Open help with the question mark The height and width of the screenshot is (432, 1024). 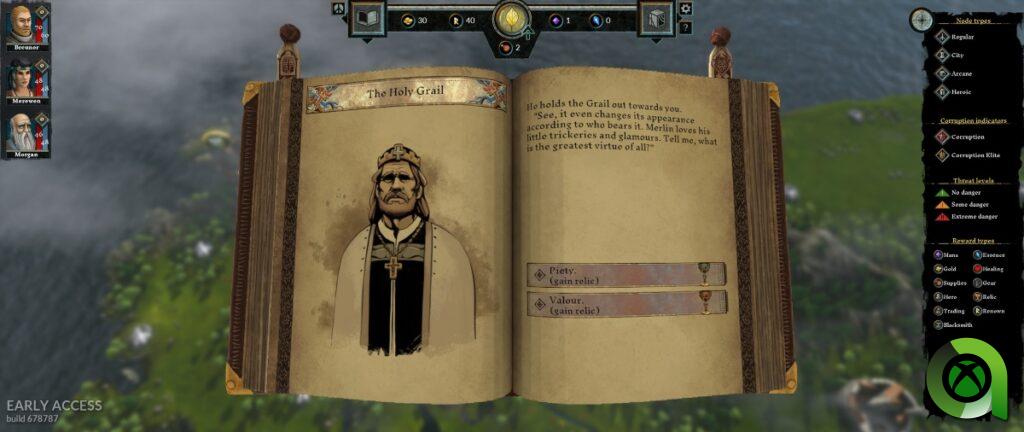[685, 27]
